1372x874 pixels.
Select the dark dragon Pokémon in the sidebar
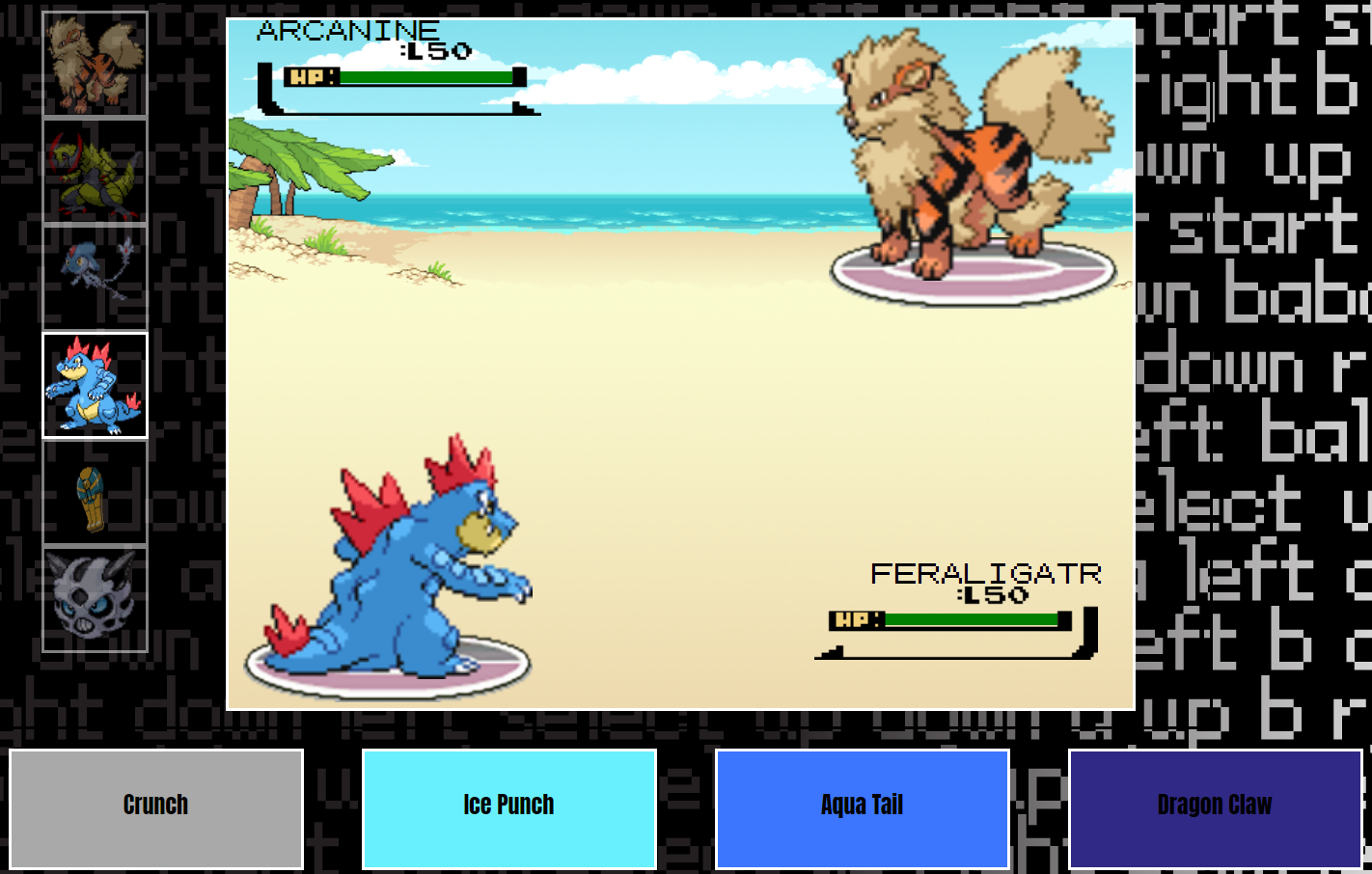[94, 277]
